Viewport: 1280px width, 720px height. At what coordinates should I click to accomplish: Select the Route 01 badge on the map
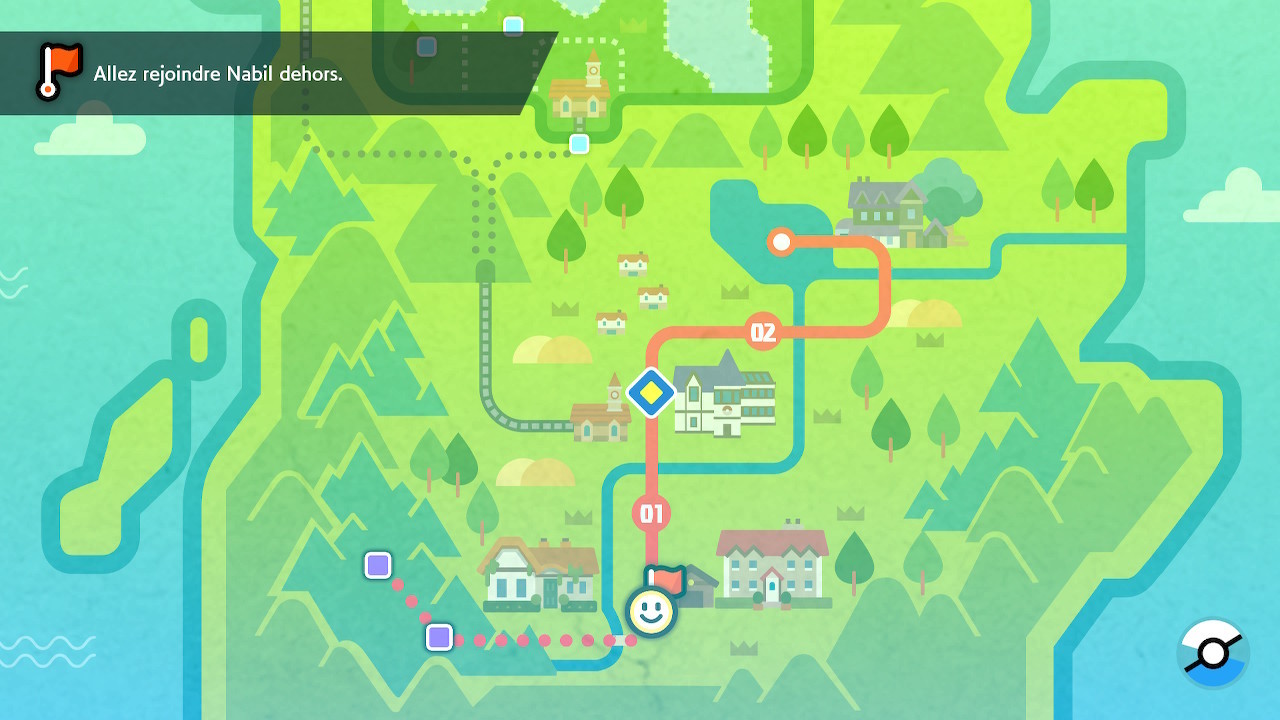point(653,511)
